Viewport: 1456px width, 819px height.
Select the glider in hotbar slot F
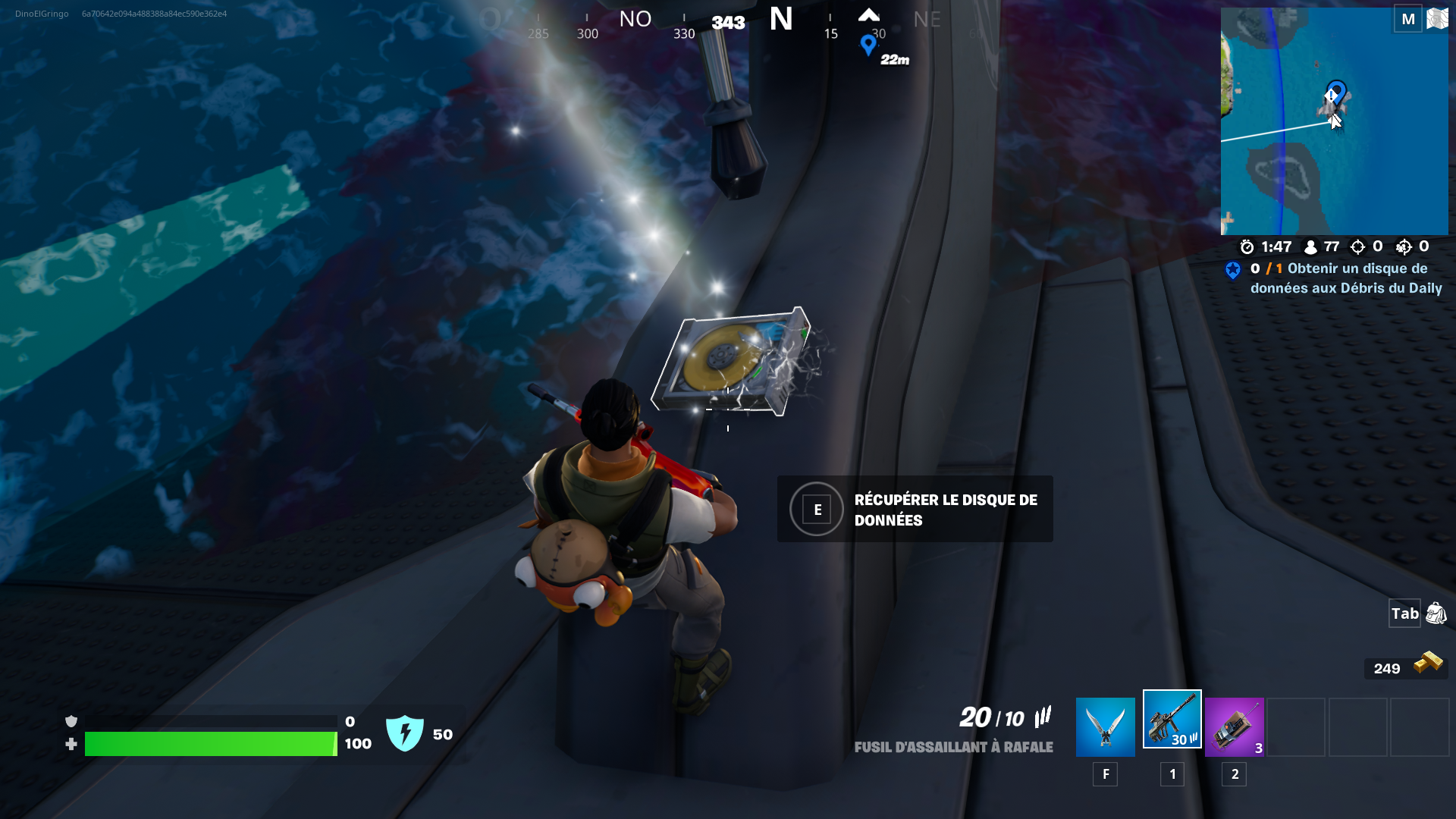(x=1105, y=726)
